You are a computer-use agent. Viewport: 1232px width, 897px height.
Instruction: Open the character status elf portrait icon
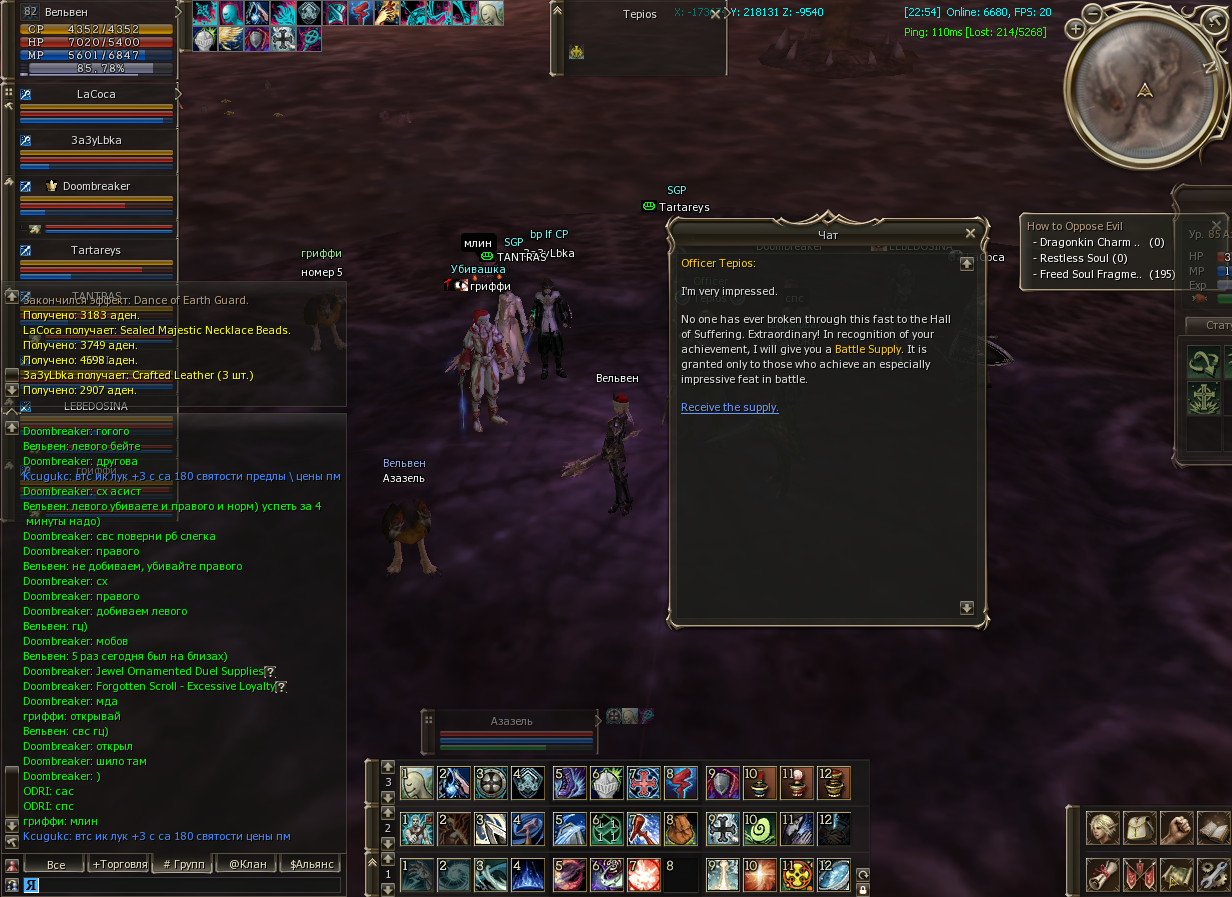tap(1103, 828)
